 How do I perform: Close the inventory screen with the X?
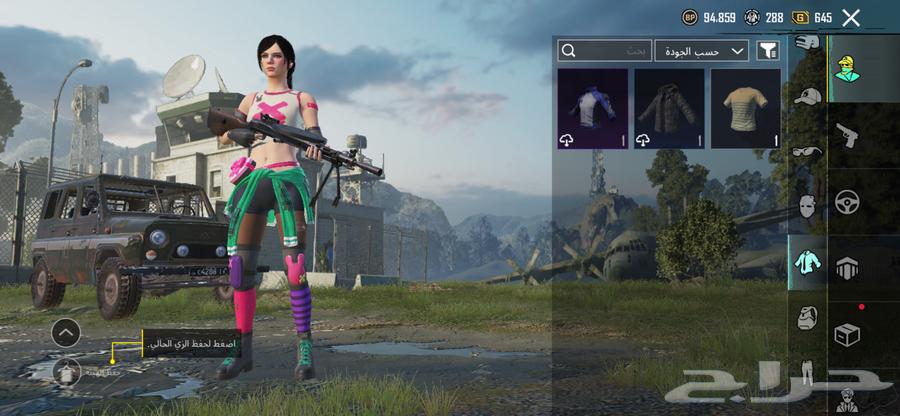851,17
